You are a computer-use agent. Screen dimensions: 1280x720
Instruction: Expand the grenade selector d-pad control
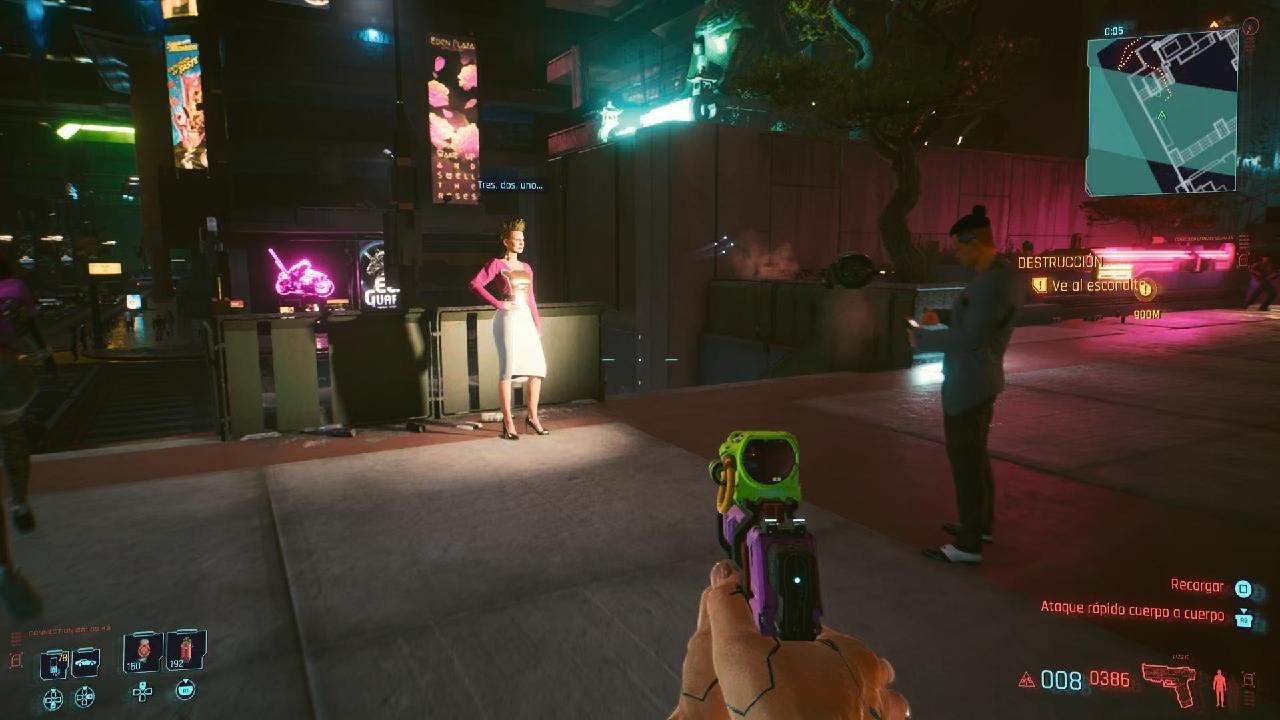point(143,693)
